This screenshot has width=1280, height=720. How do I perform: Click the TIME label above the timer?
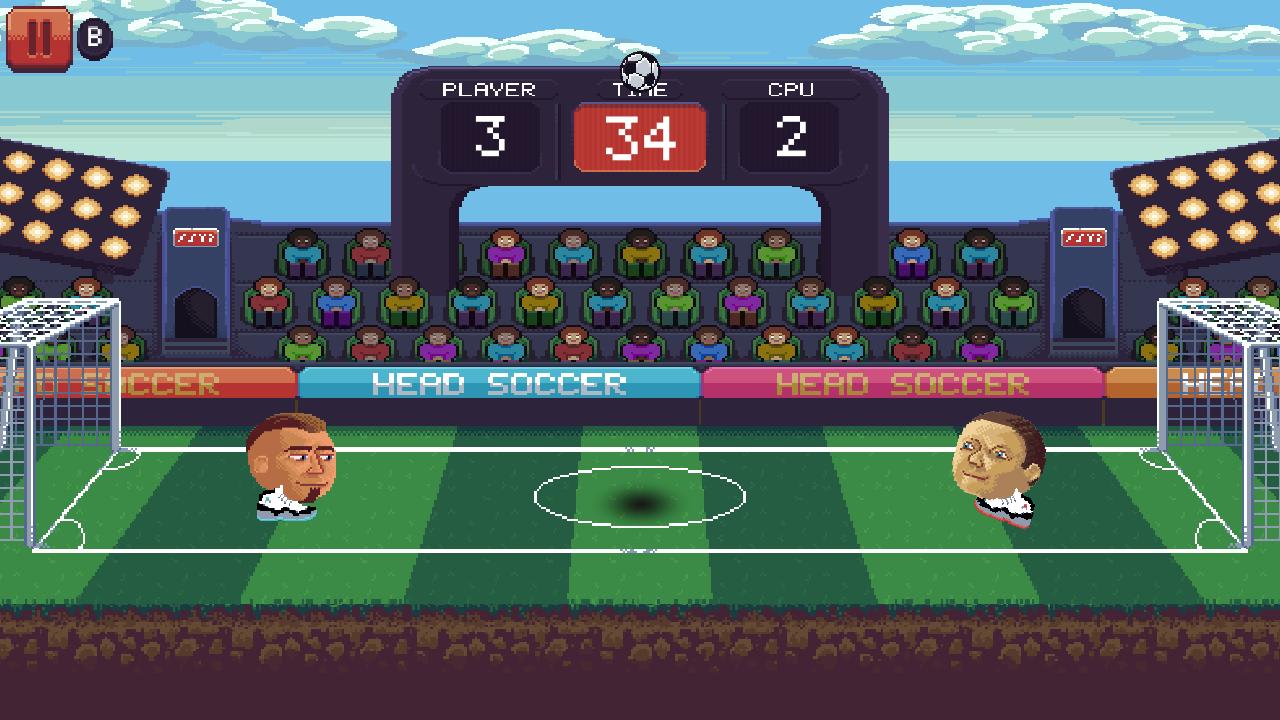pos(641,88)
